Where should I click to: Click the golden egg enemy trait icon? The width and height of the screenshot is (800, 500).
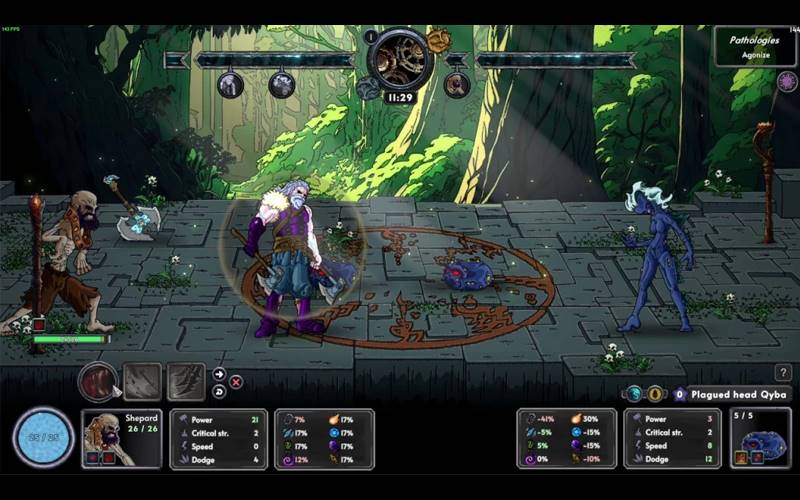[655, 394]
